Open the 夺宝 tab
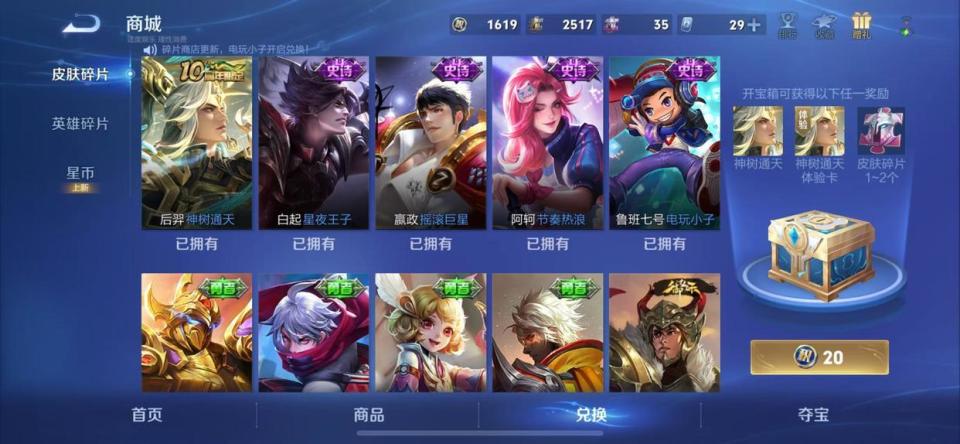This screenshot has height=444, width=960. click(812, 414)
